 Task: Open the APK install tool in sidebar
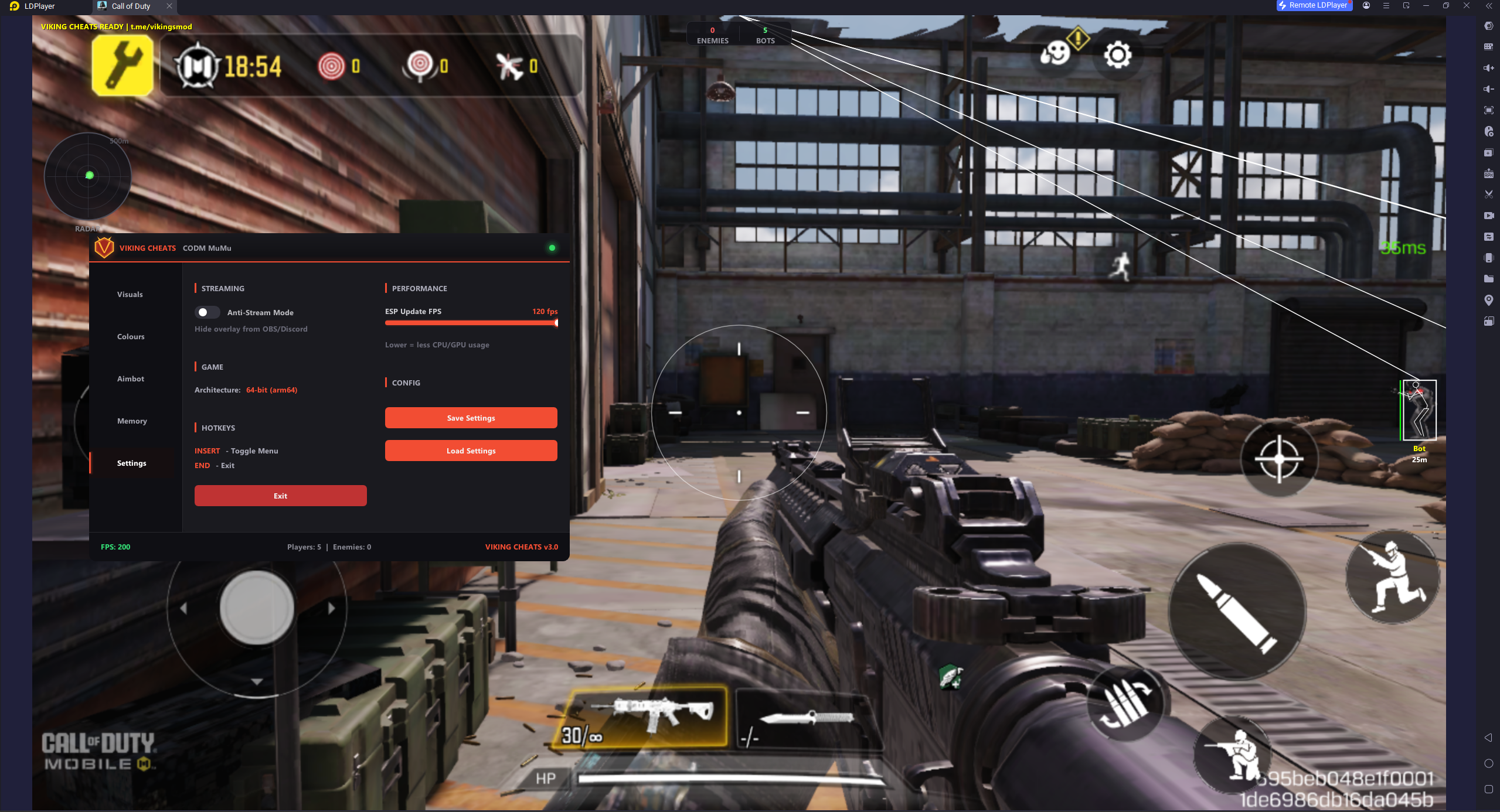tap(1489, 173)
